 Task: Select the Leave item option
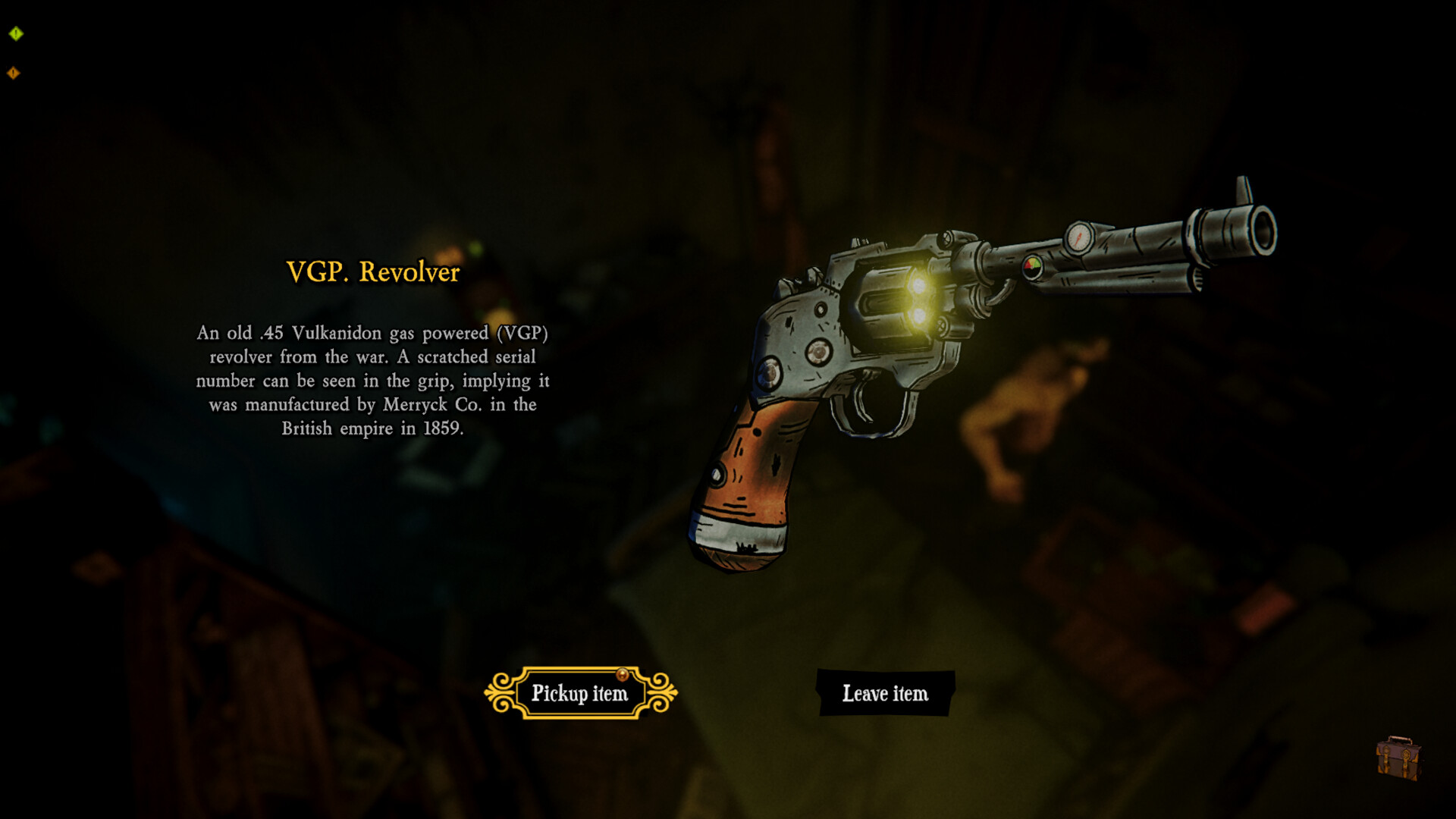[x=885, y=693]
